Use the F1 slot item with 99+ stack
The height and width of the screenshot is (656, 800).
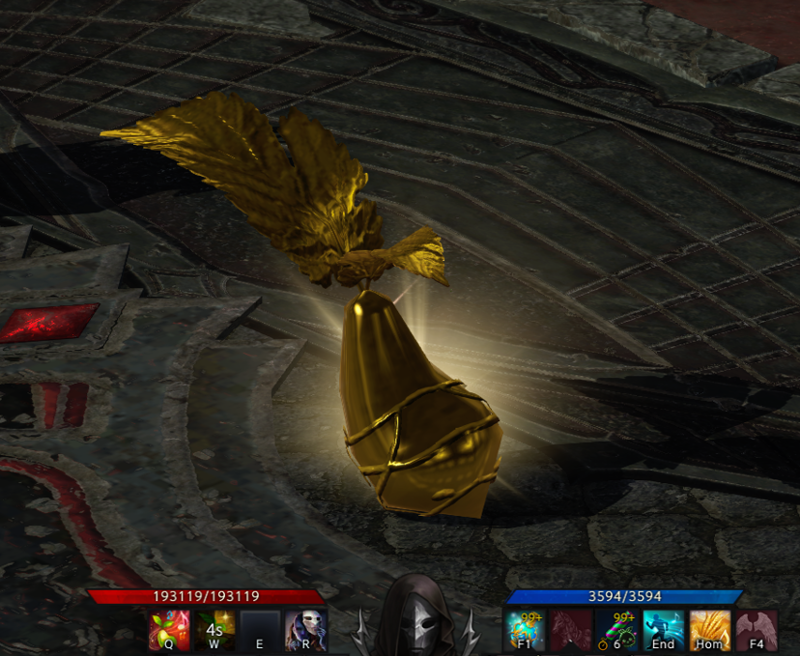(525, 631)
